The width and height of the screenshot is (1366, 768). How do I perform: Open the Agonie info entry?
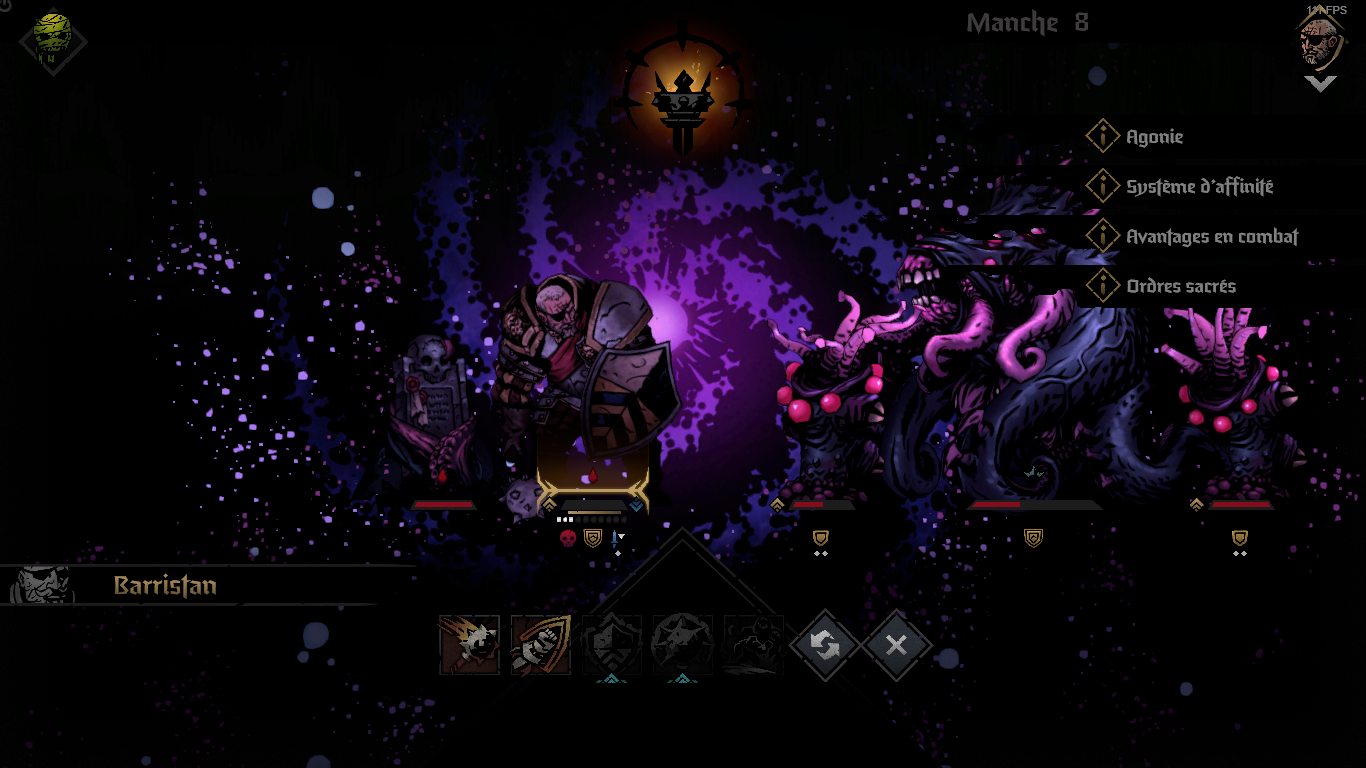(x=1154, y=137)
